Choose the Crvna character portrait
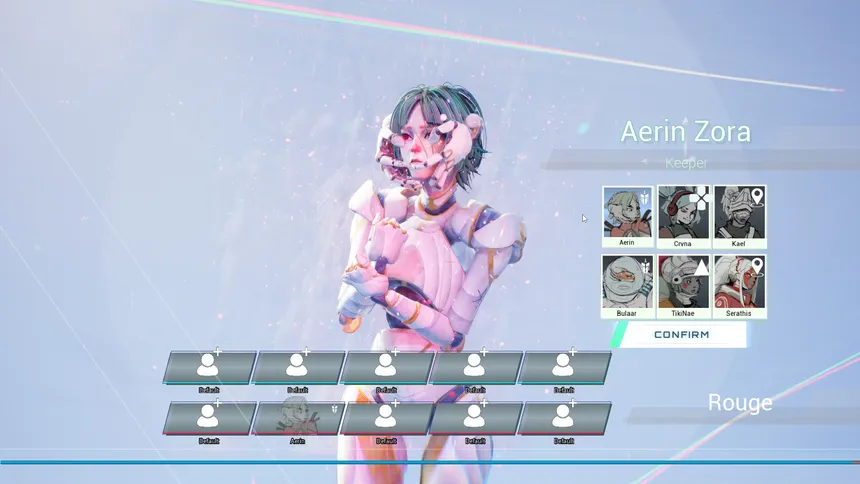860x484 pixels. pos(684,213)
